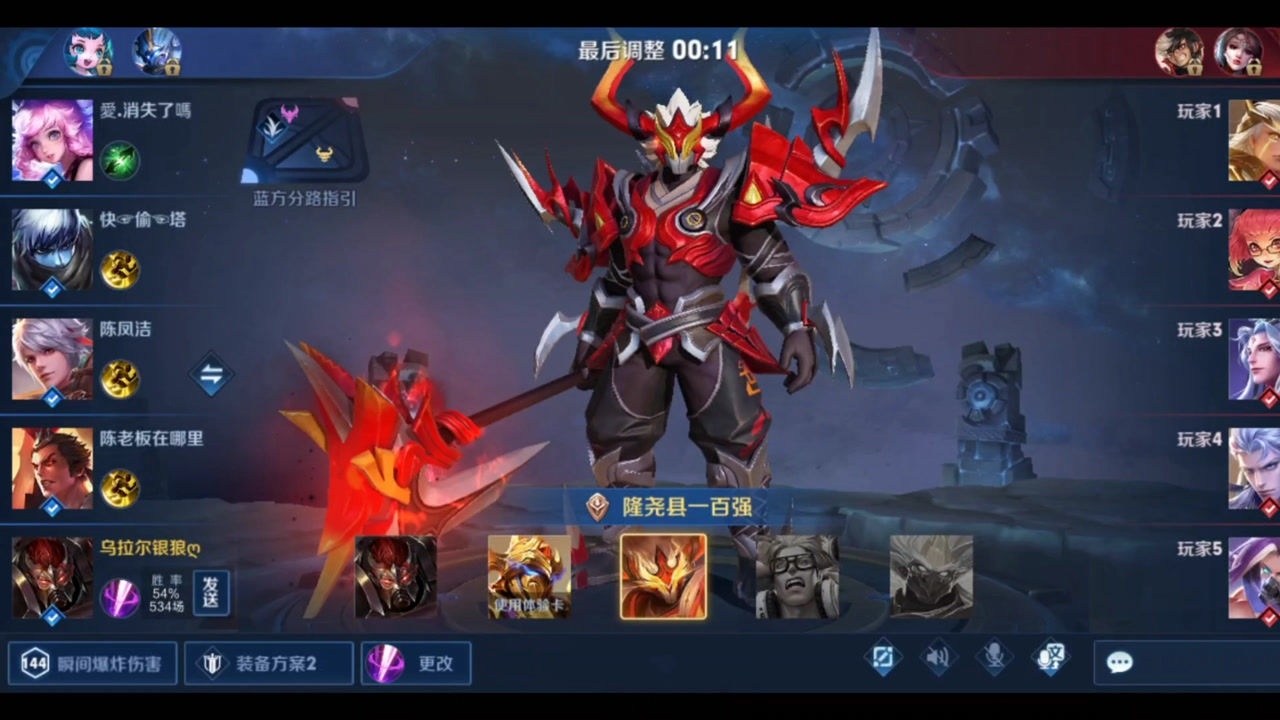Screen dimensions: 1280x720
Task: Click the edit pencil diamond icon
Action: 882,658
